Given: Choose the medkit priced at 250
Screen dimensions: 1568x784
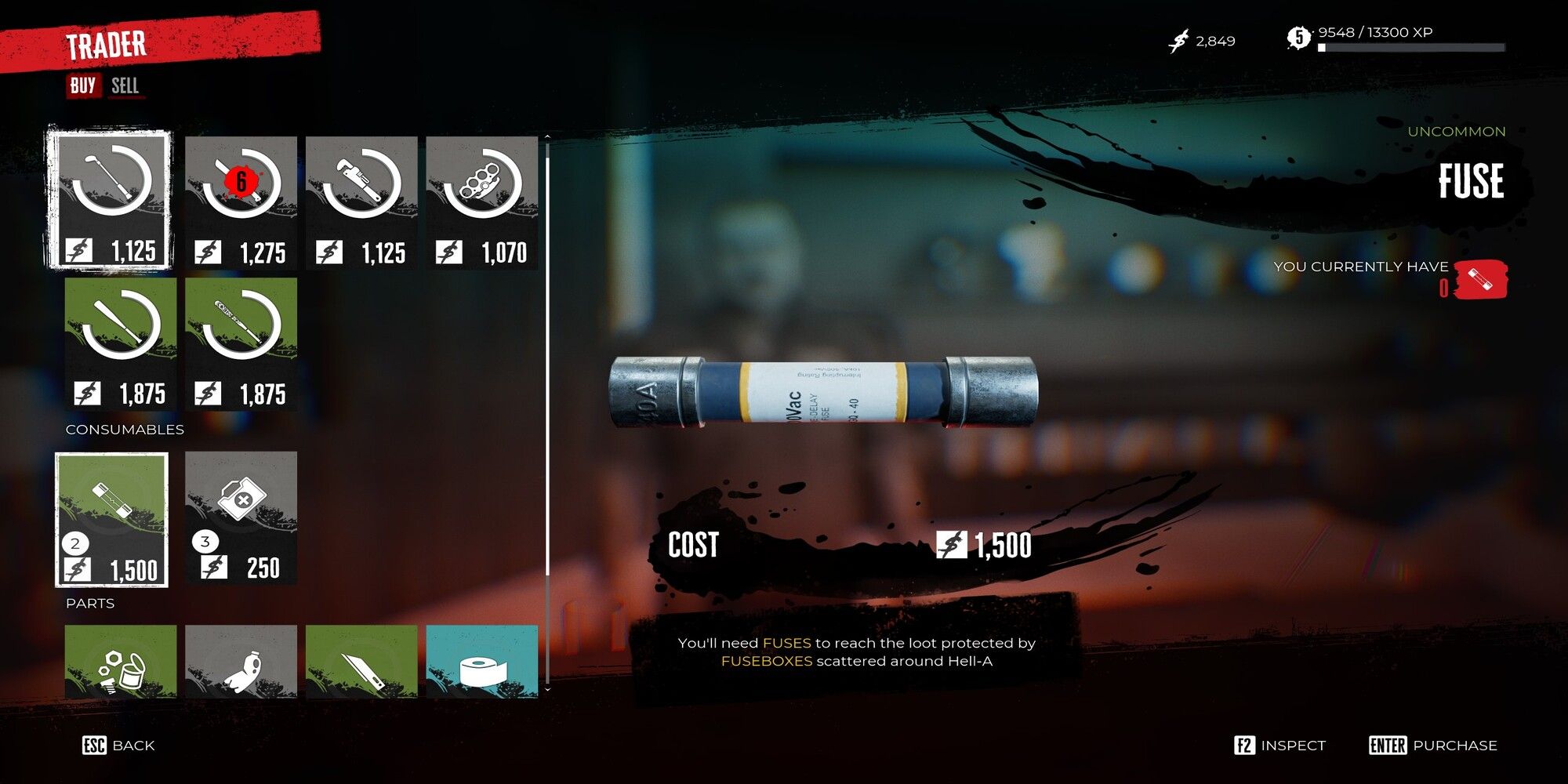Looking at the screenshot, I should coord(241,517).
